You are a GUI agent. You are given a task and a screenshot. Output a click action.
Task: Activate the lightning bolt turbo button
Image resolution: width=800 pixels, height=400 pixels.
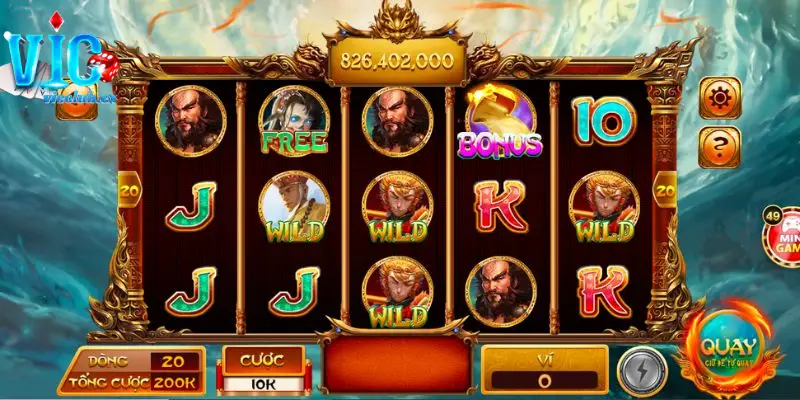coord(638,369)
